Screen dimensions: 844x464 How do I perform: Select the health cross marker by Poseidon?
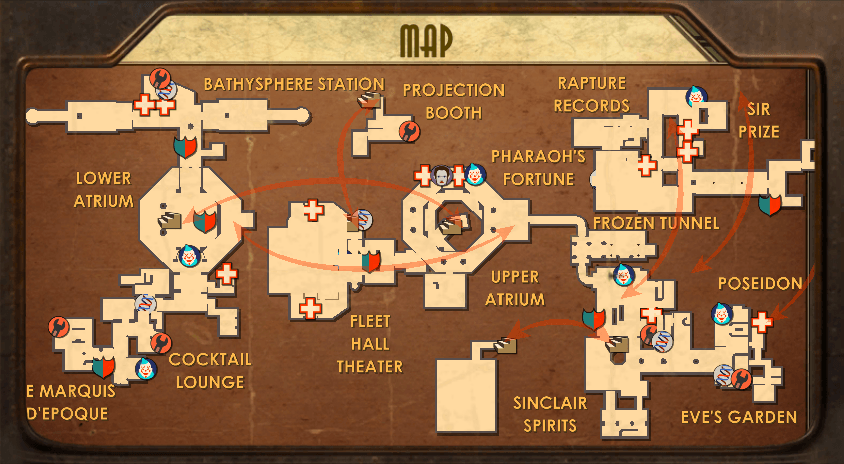coord(763,322)
